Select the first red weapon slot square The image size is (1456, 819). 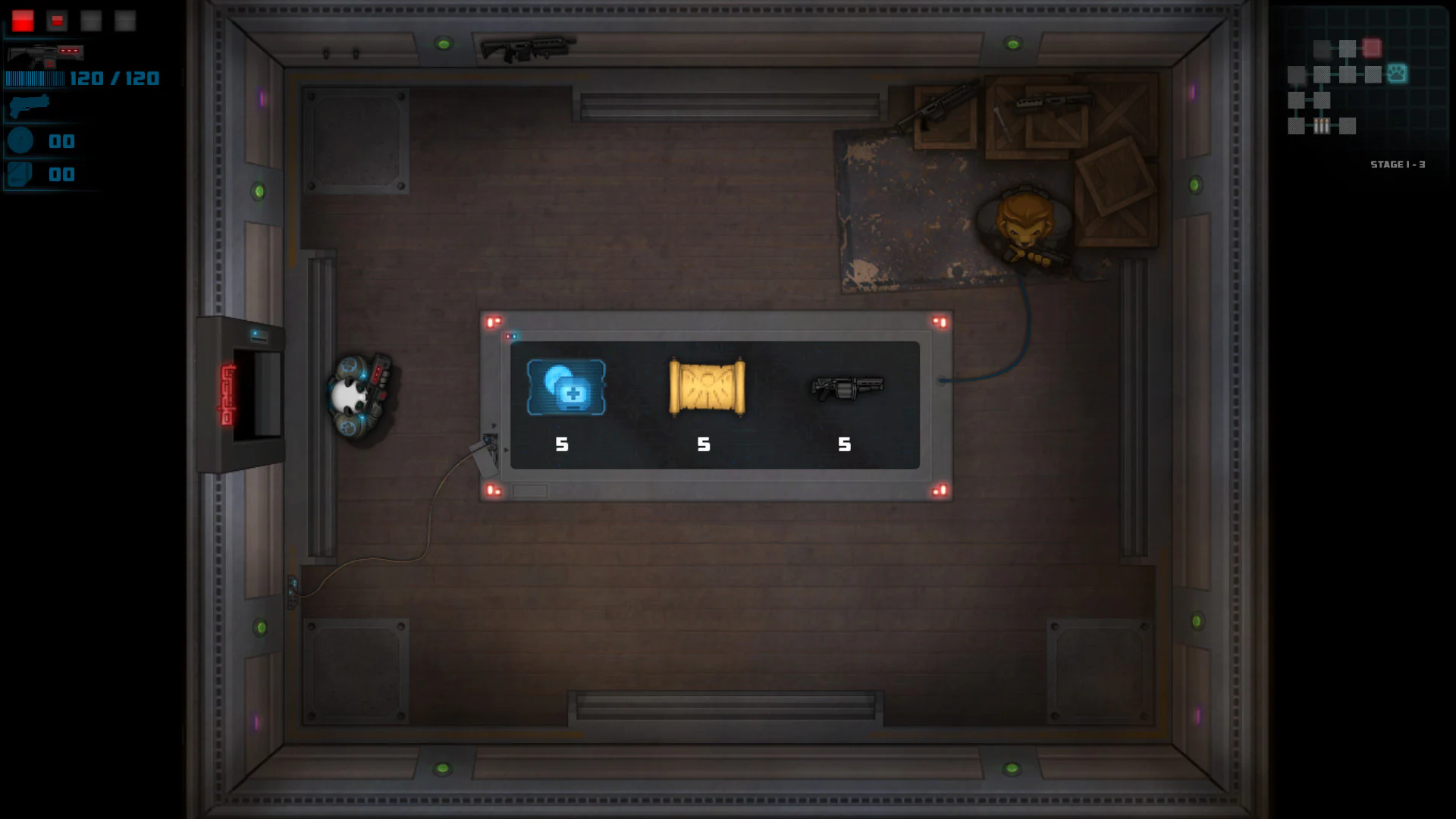tap(21, 20)
